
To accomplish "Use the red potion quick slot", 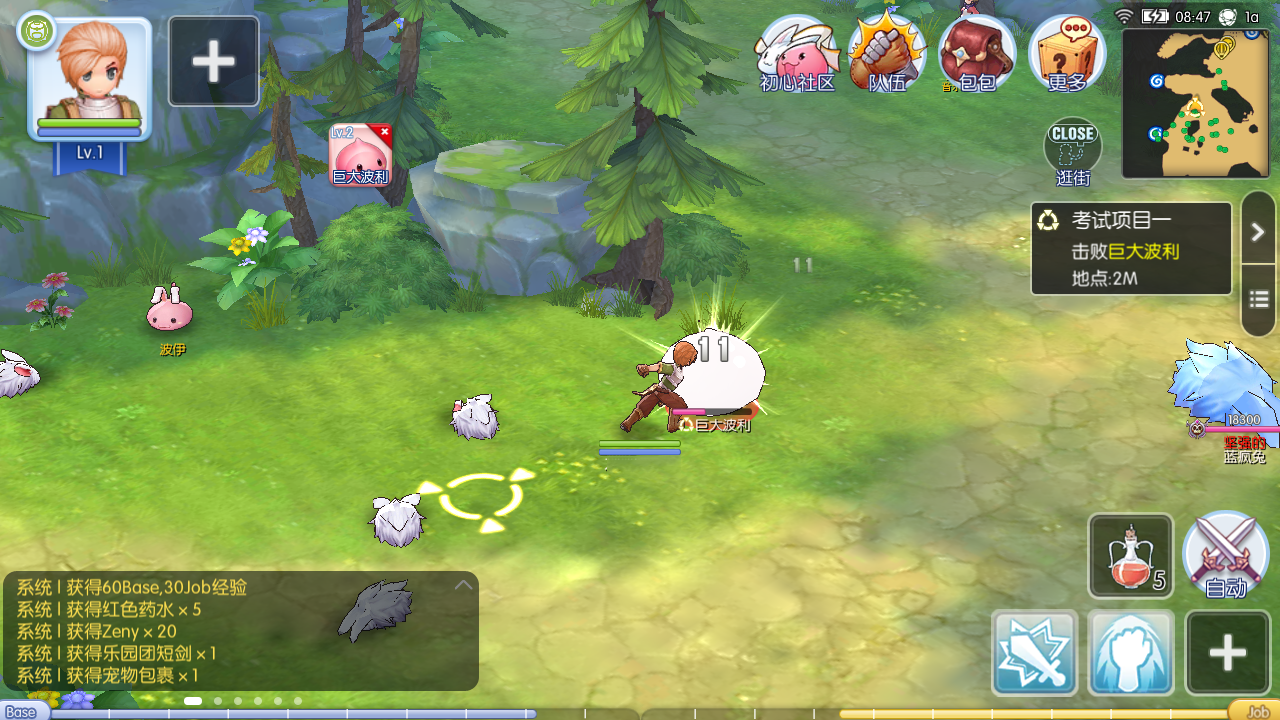I will click(x=1131, y=556).
